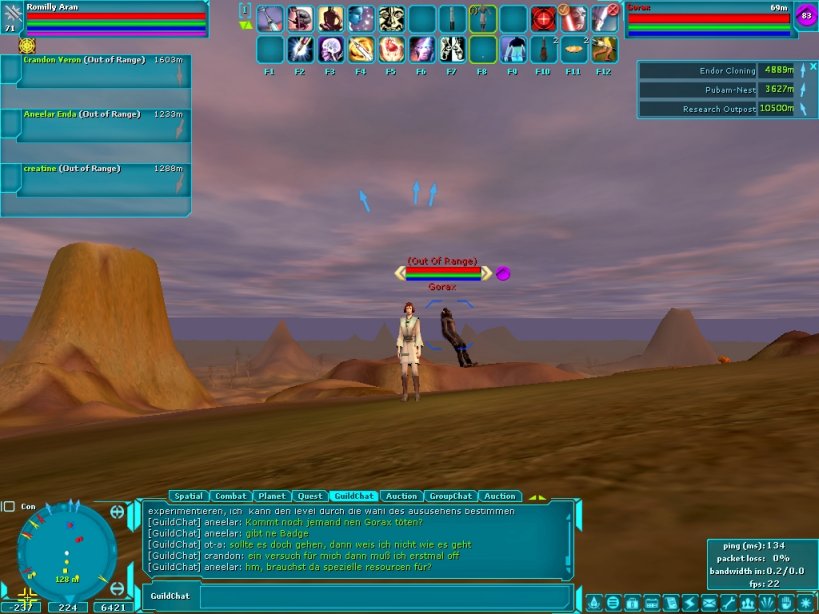This screenshot has height=614, width=819.
Task: Use the glowing brain ability icon
Action: pyautogui.click(x=331, y=49)
